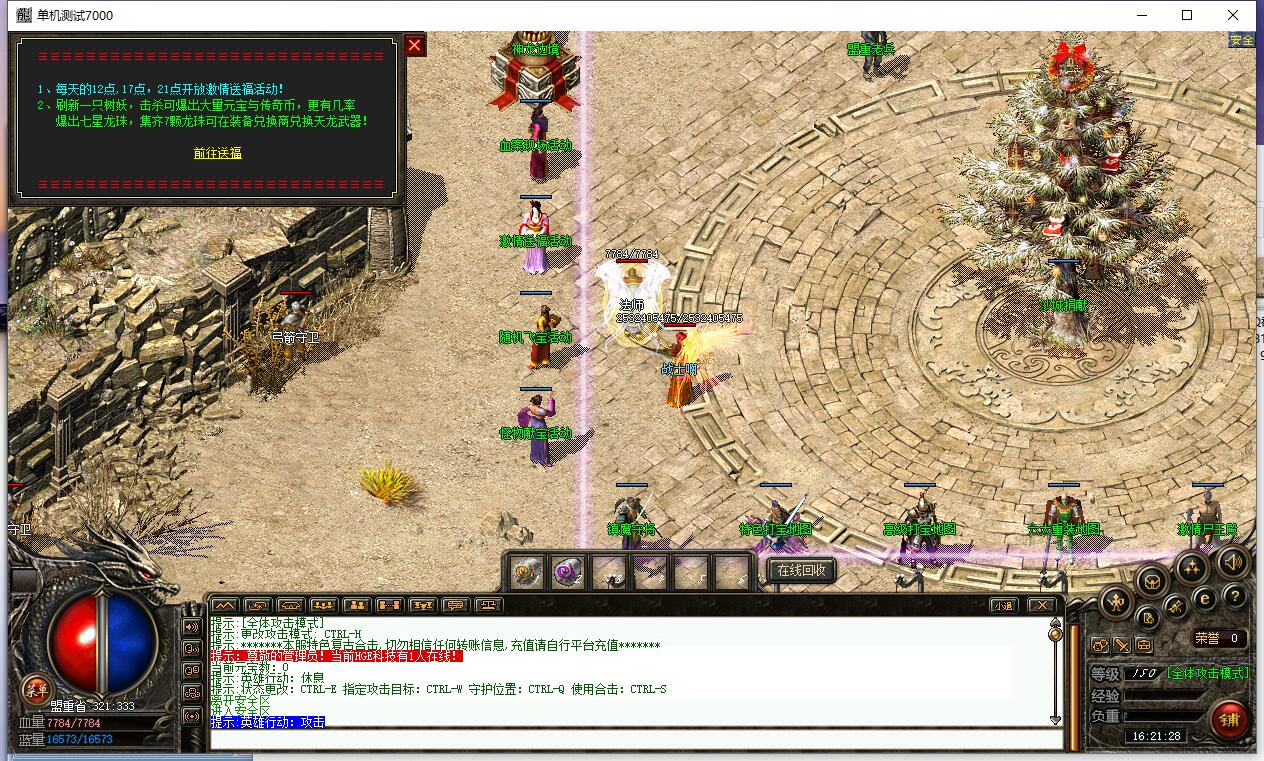Click the round 'e' icon button
1264x761 pixels.
pyautogui.click(x=1205, y=597)
